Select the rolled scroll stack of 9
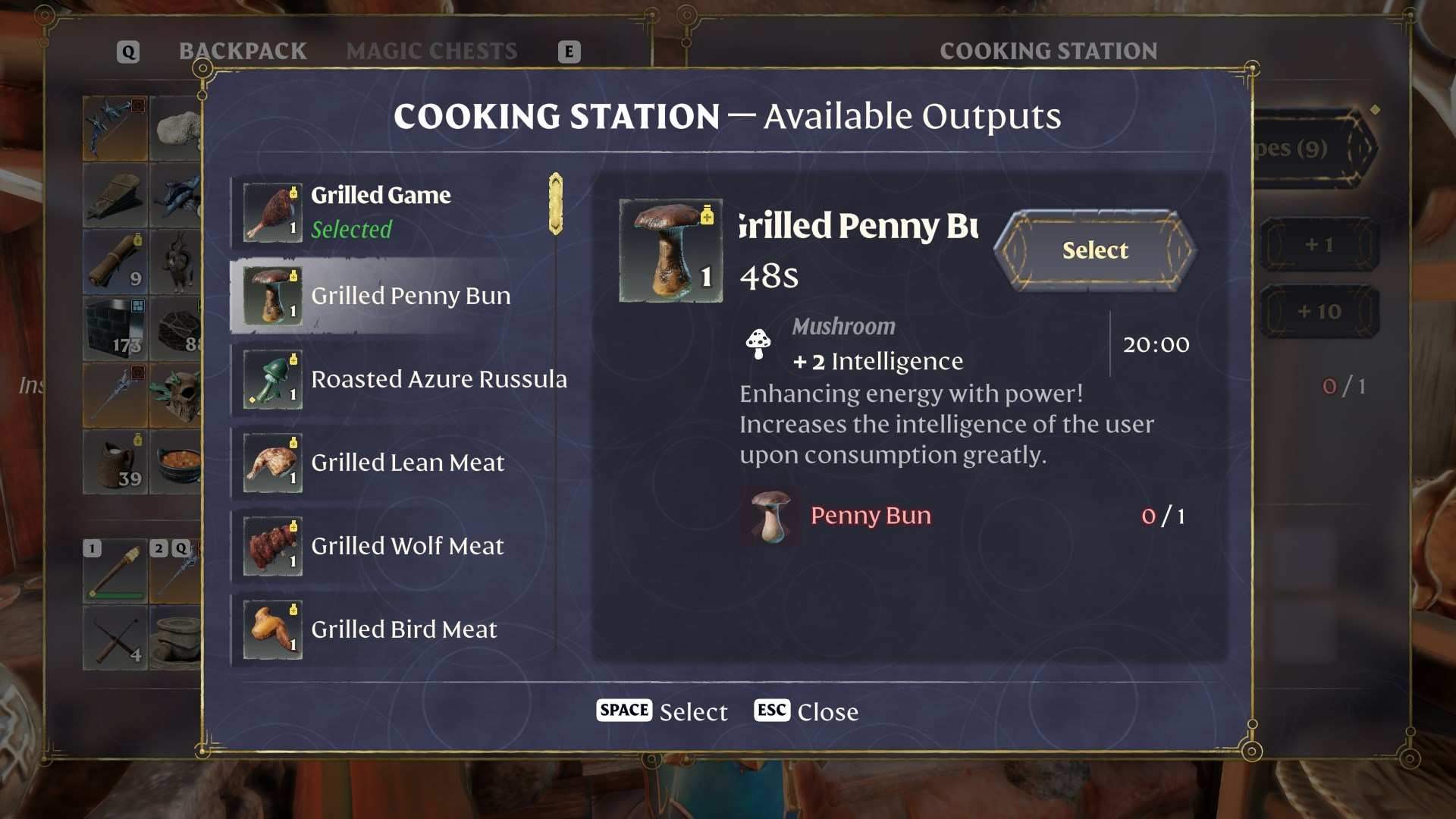1456x819 pixels. point(115,262)
